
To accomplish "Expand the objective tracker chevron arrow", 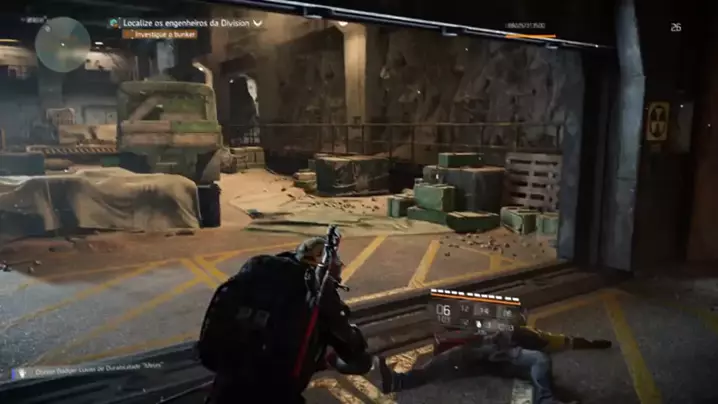I will pyautogui.click(x=258, y=22).
